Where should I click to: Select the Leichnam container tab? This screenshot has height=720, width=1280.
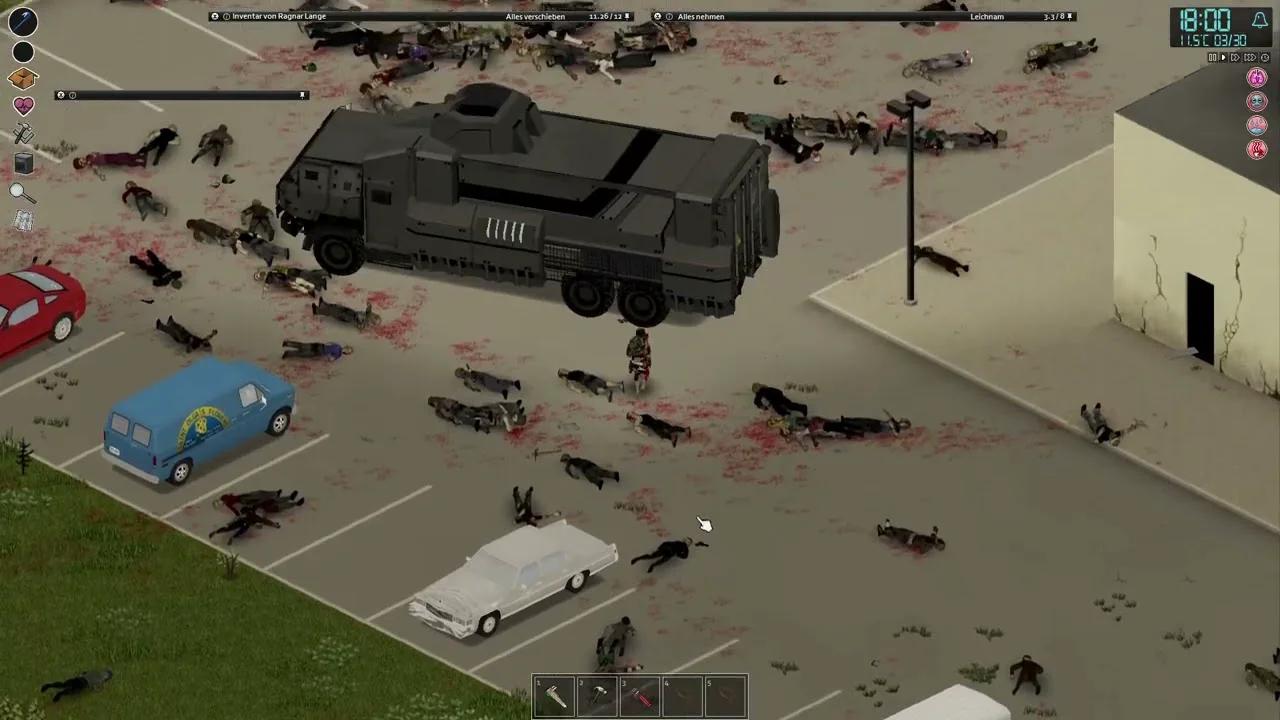[987, 16]
